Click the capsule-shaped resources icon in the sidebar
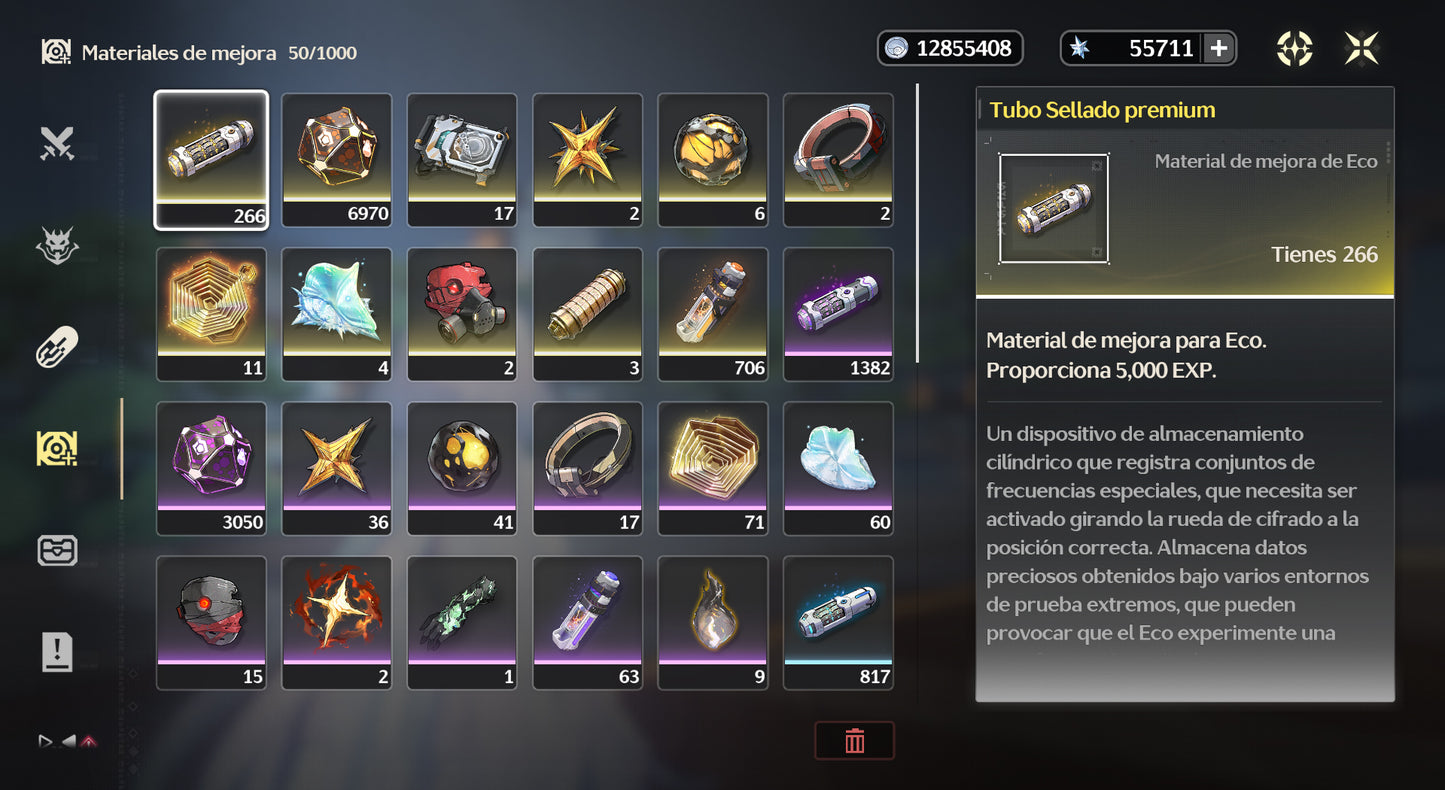The image size is (1445, 790). (x=57, y=347)
